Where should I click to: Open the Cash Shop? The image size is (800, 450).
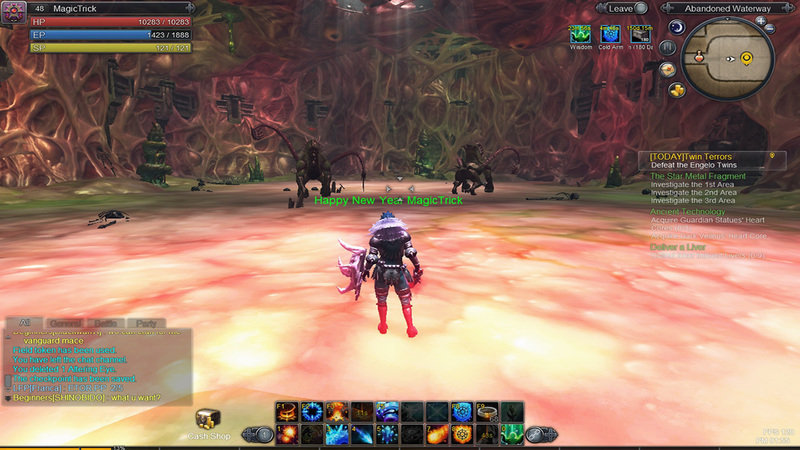(x=208, y=423)
